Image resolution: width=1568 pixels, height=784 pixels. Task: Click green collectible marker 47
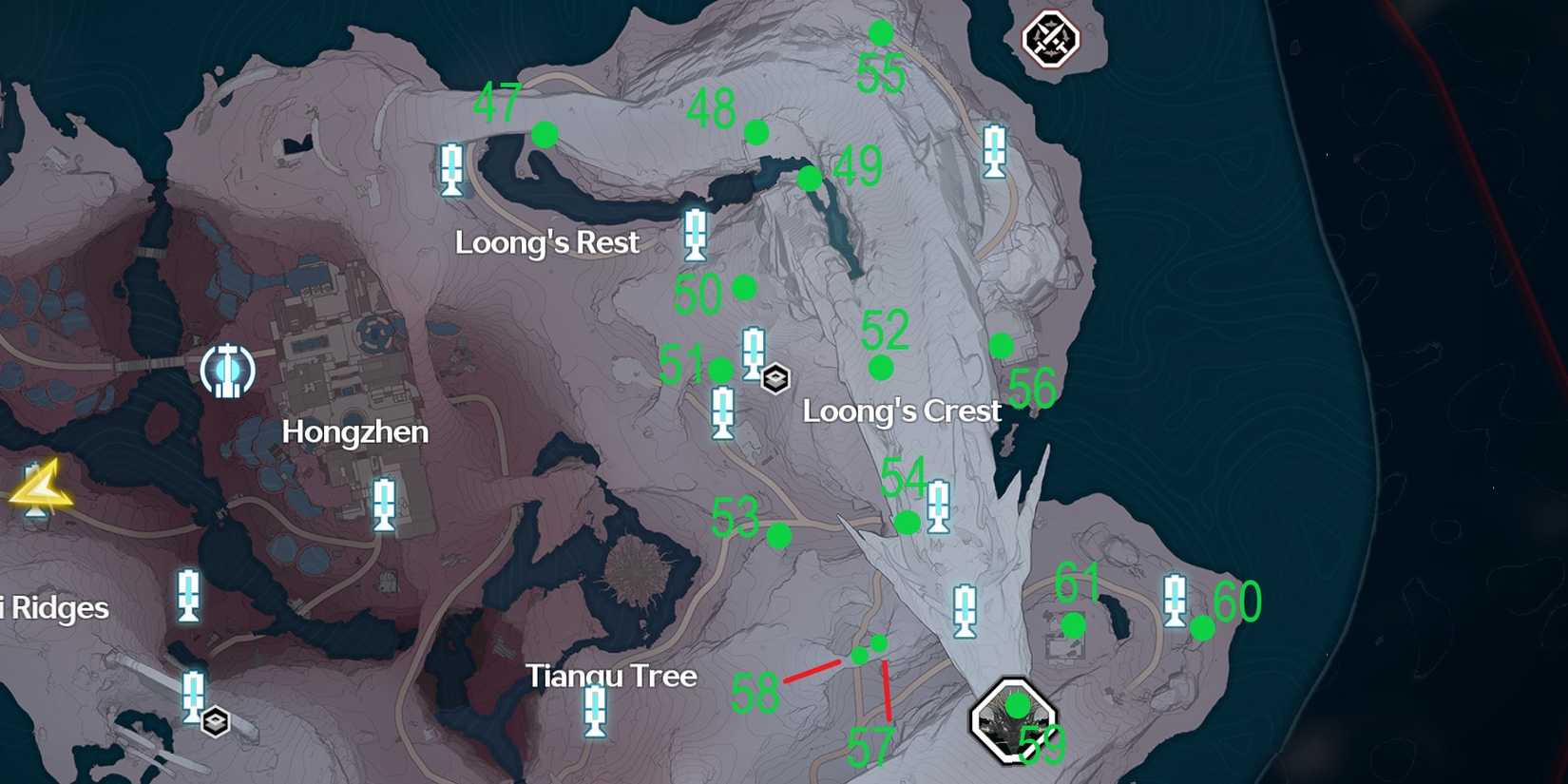(x=545, y=135)
